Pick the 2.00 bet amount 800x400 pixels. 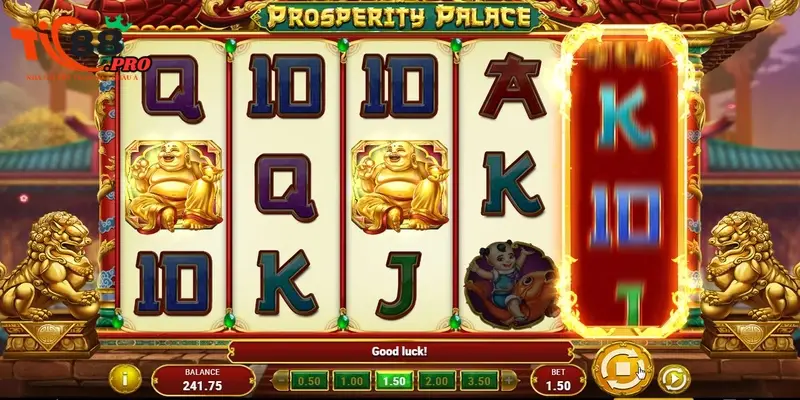(x=436, y=380)
